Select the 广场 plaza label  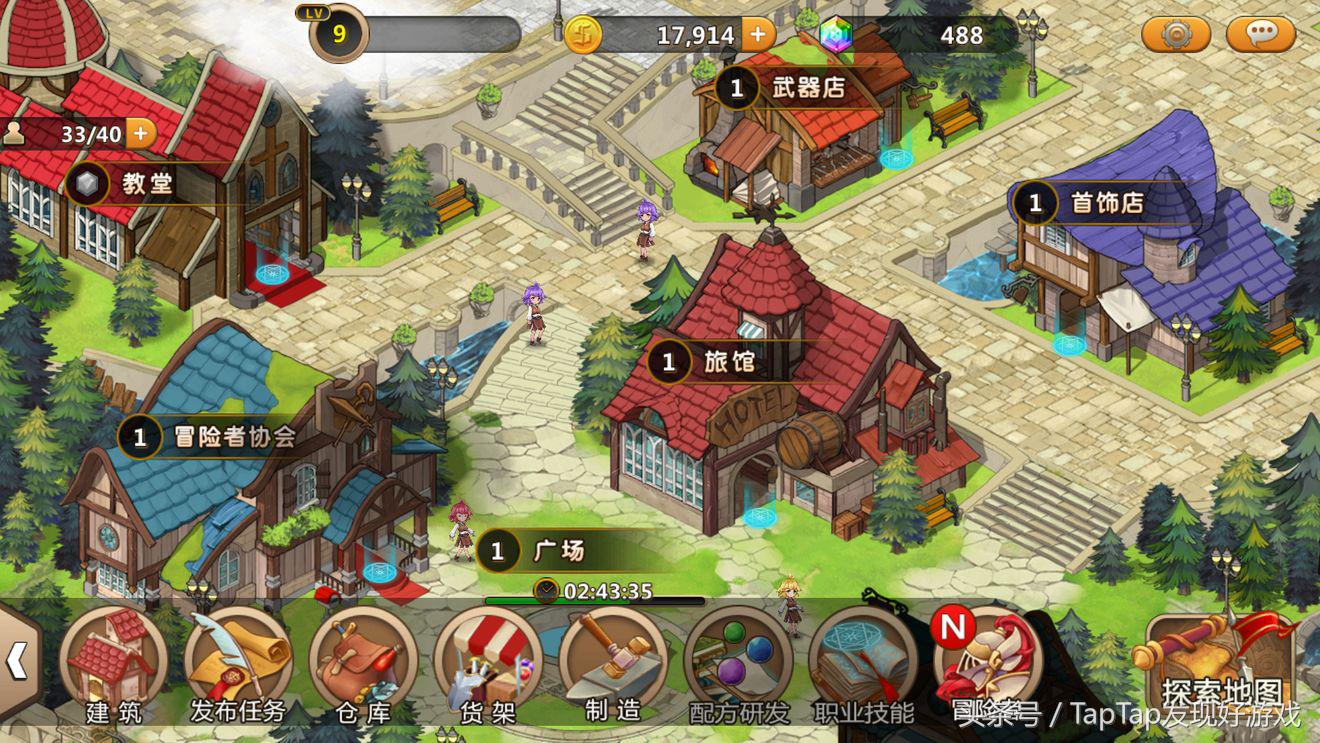pyautogui.click(x=545, y=551)
